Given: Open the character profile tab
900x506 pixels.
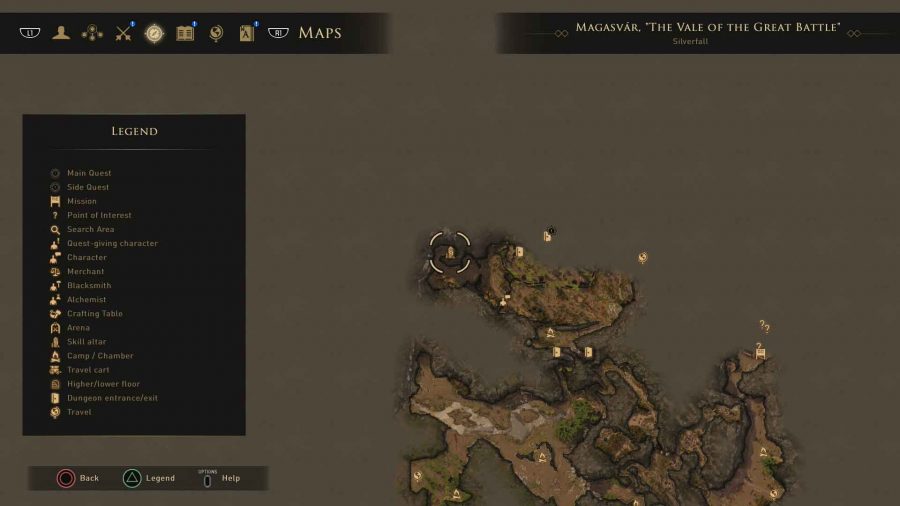Looking at the screenshot, I should point(62,33).
